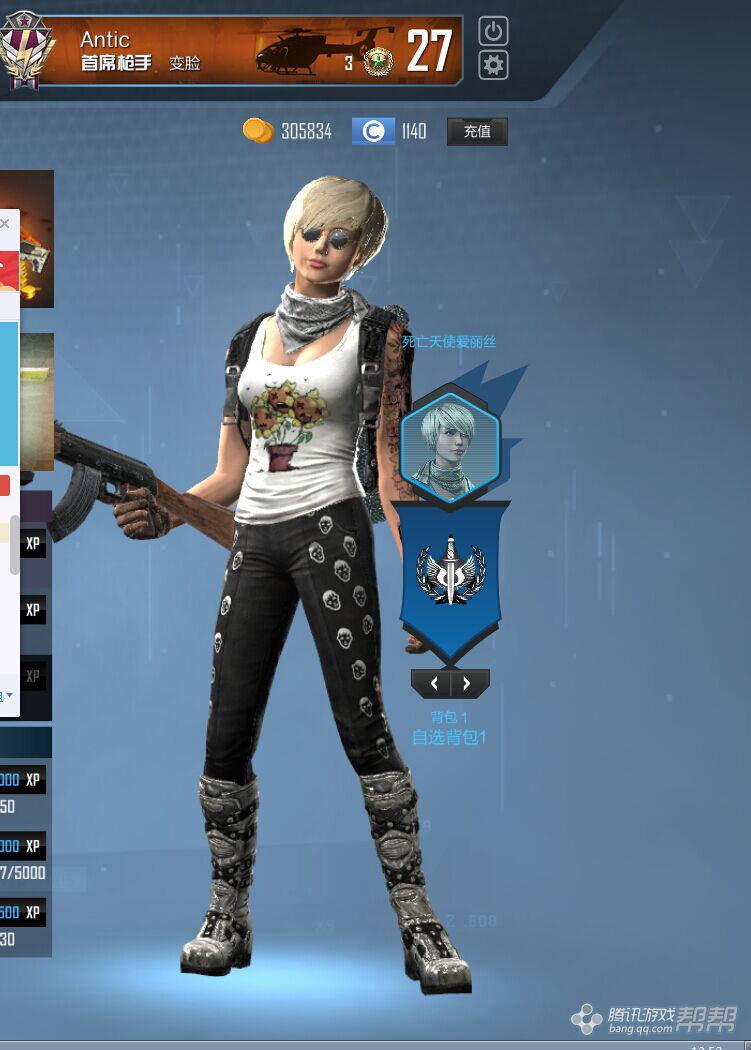The height and width of the screenshot is (1050, 751).
Task: Click the gold coins currency icon
Action: [258, 130]
